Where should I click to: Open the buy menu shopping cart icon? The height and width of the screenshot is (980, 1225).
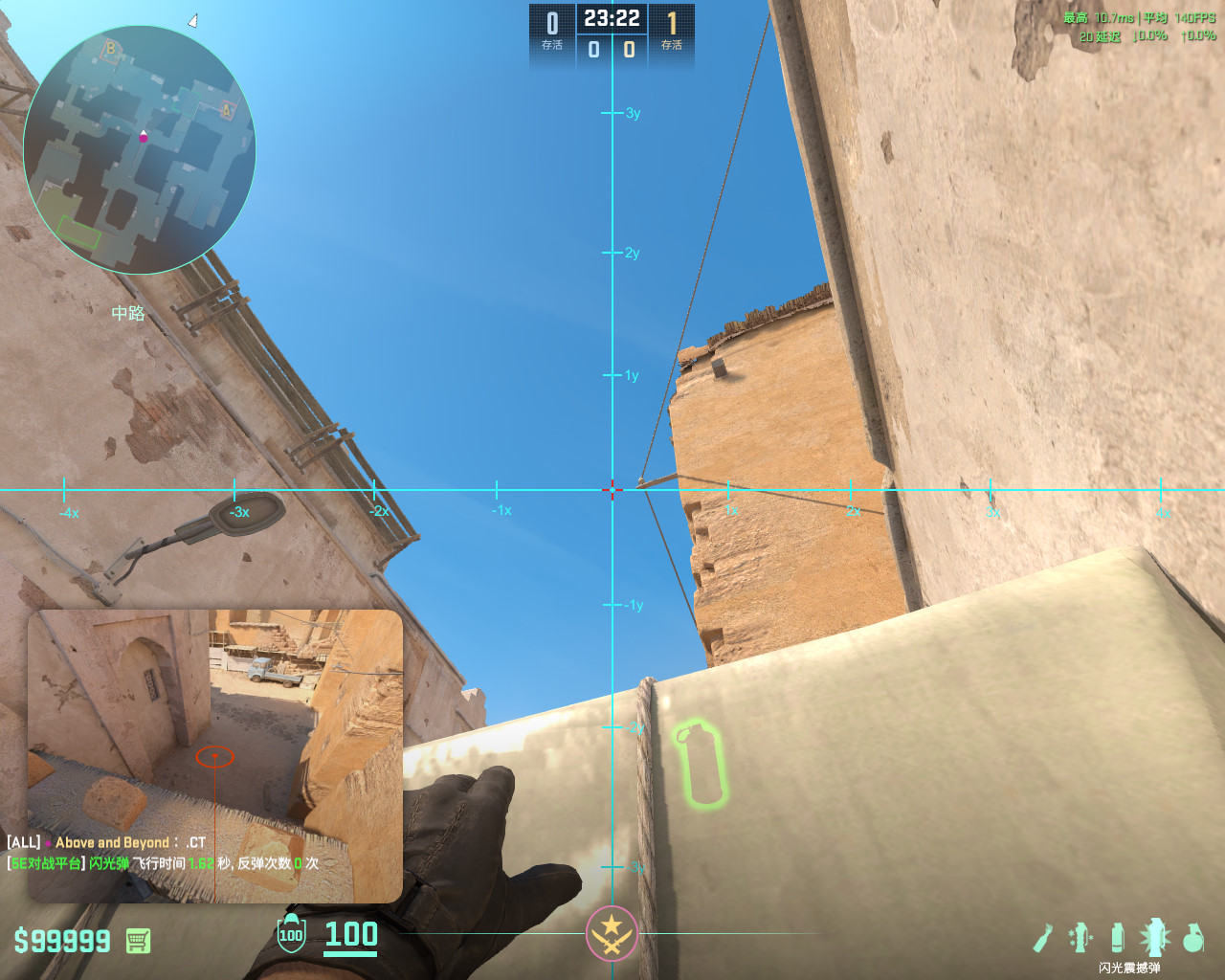[137, 941]
